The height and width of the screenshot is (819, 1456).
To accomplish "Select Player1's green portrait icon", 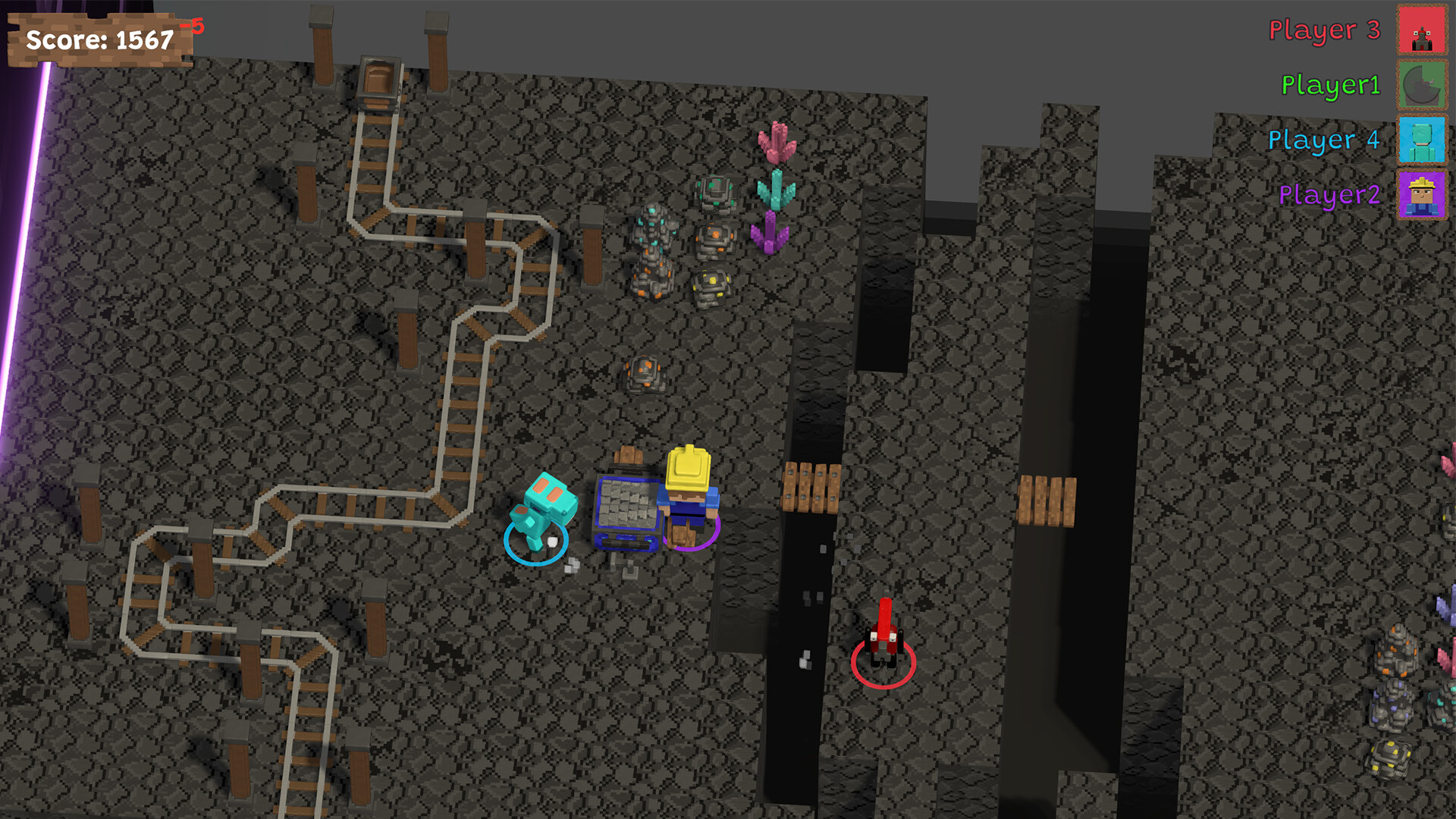I will (1421, 86).
